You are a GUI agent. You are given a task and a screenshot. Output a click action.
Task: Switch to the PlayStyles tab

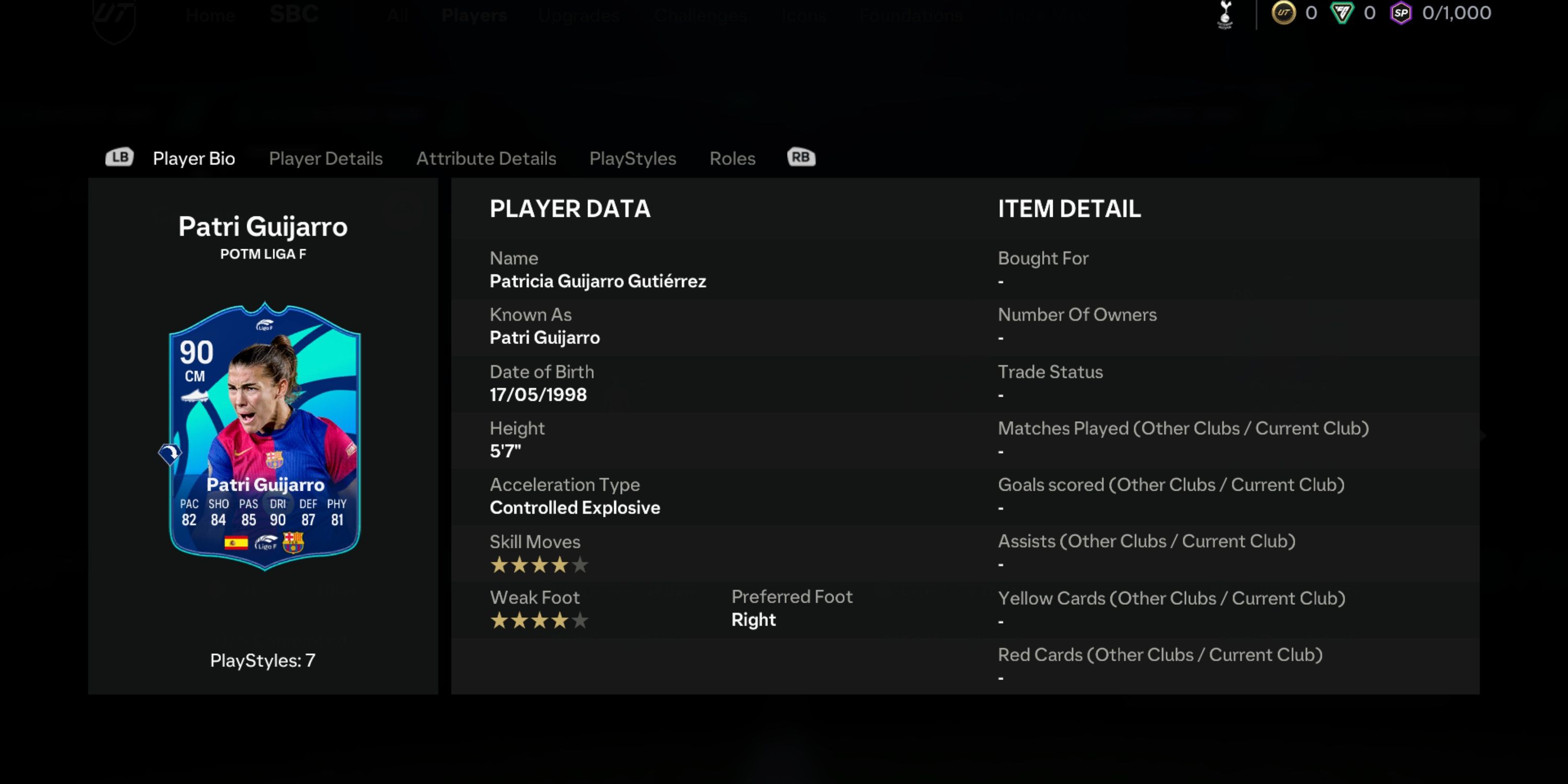[x=632, y=158]
